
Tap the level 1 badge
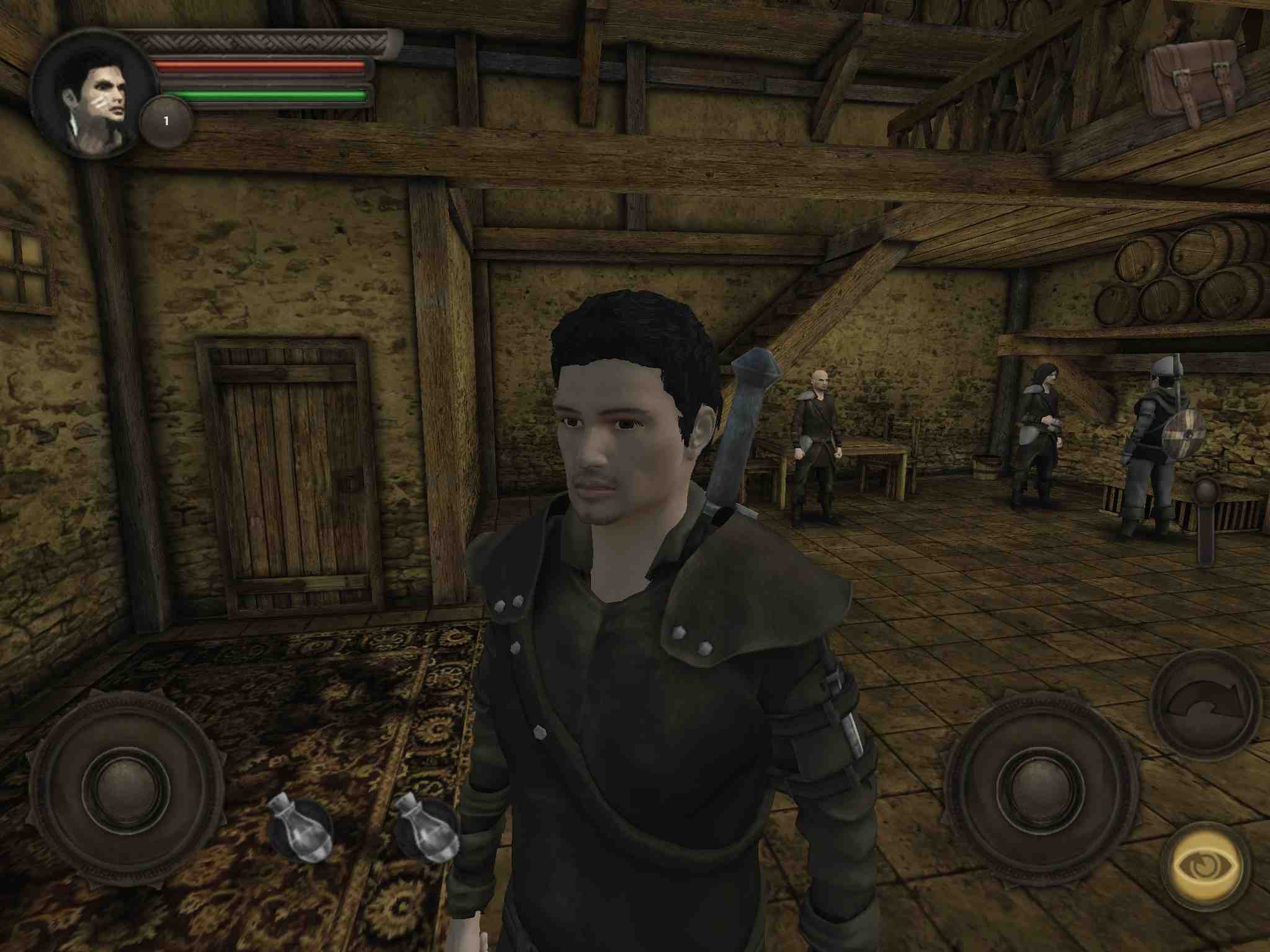point(166,121)
